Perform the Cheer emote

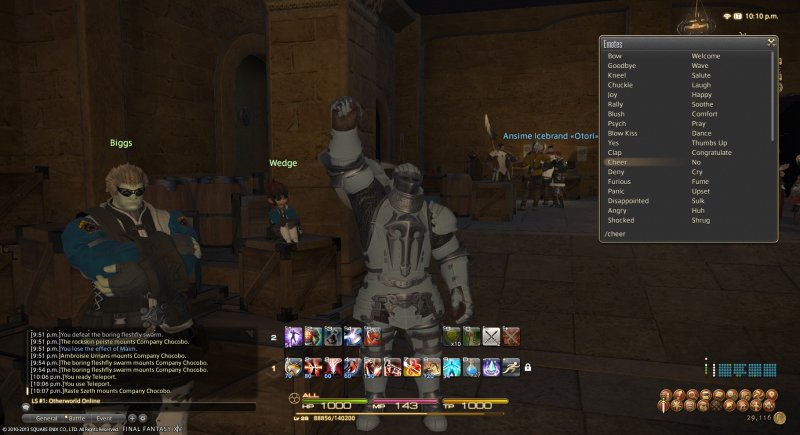coord(617,162)
